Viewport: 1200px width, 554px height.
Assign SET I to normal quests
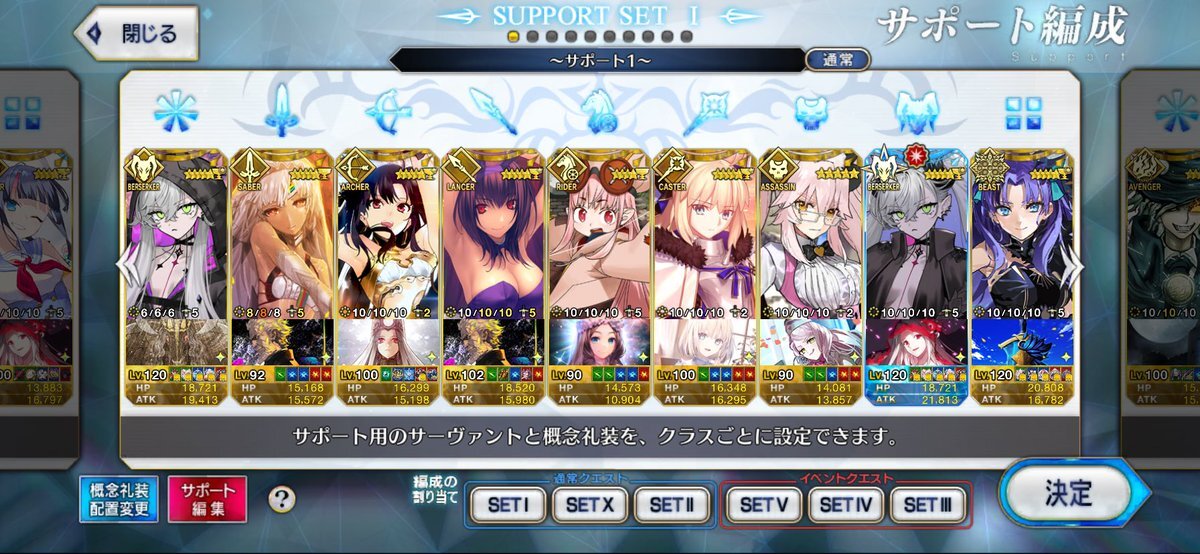click(508, 505)
